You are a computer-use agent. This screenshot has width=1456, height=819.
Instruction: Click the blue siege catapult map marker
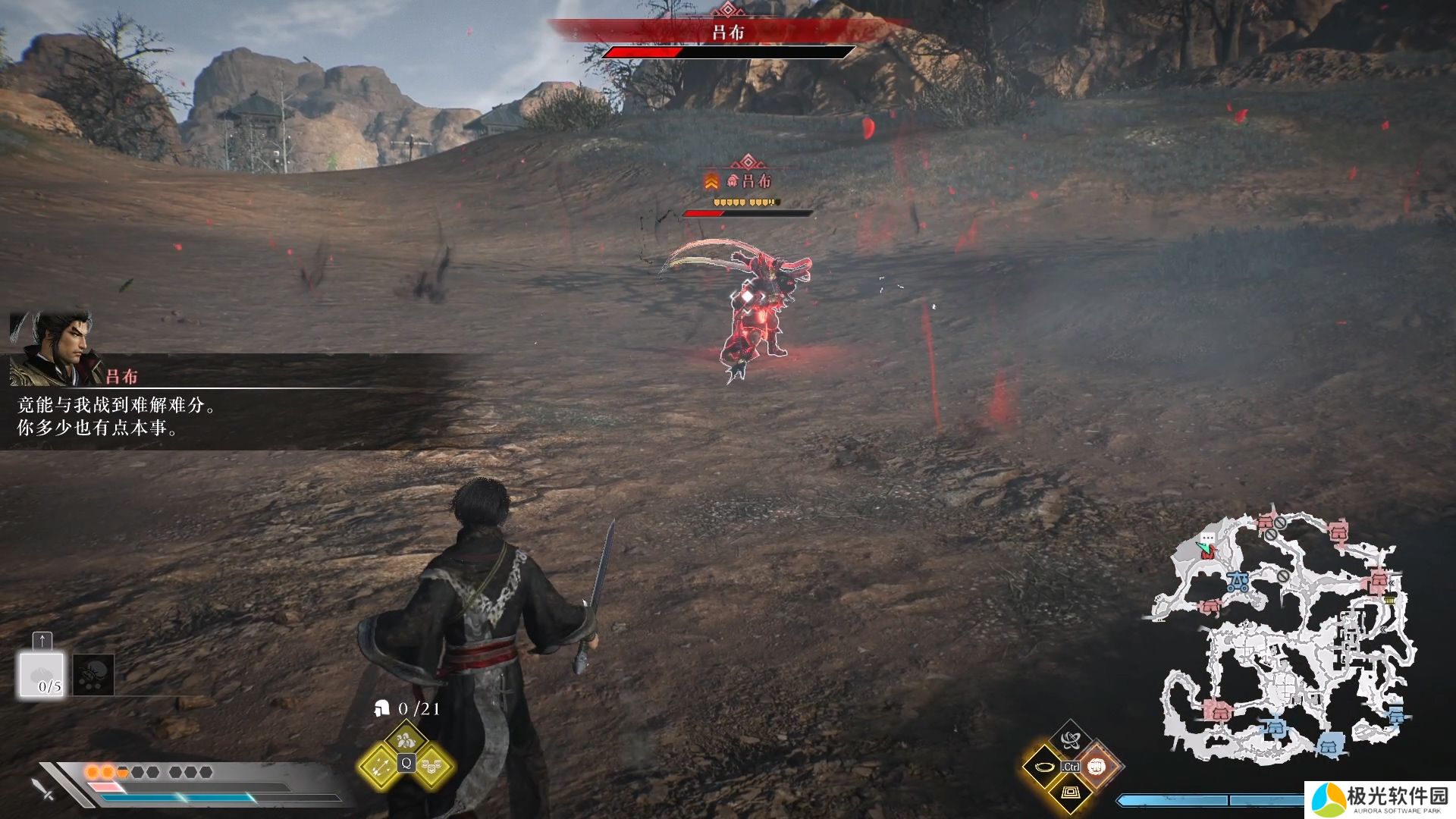click(1238, 582)
